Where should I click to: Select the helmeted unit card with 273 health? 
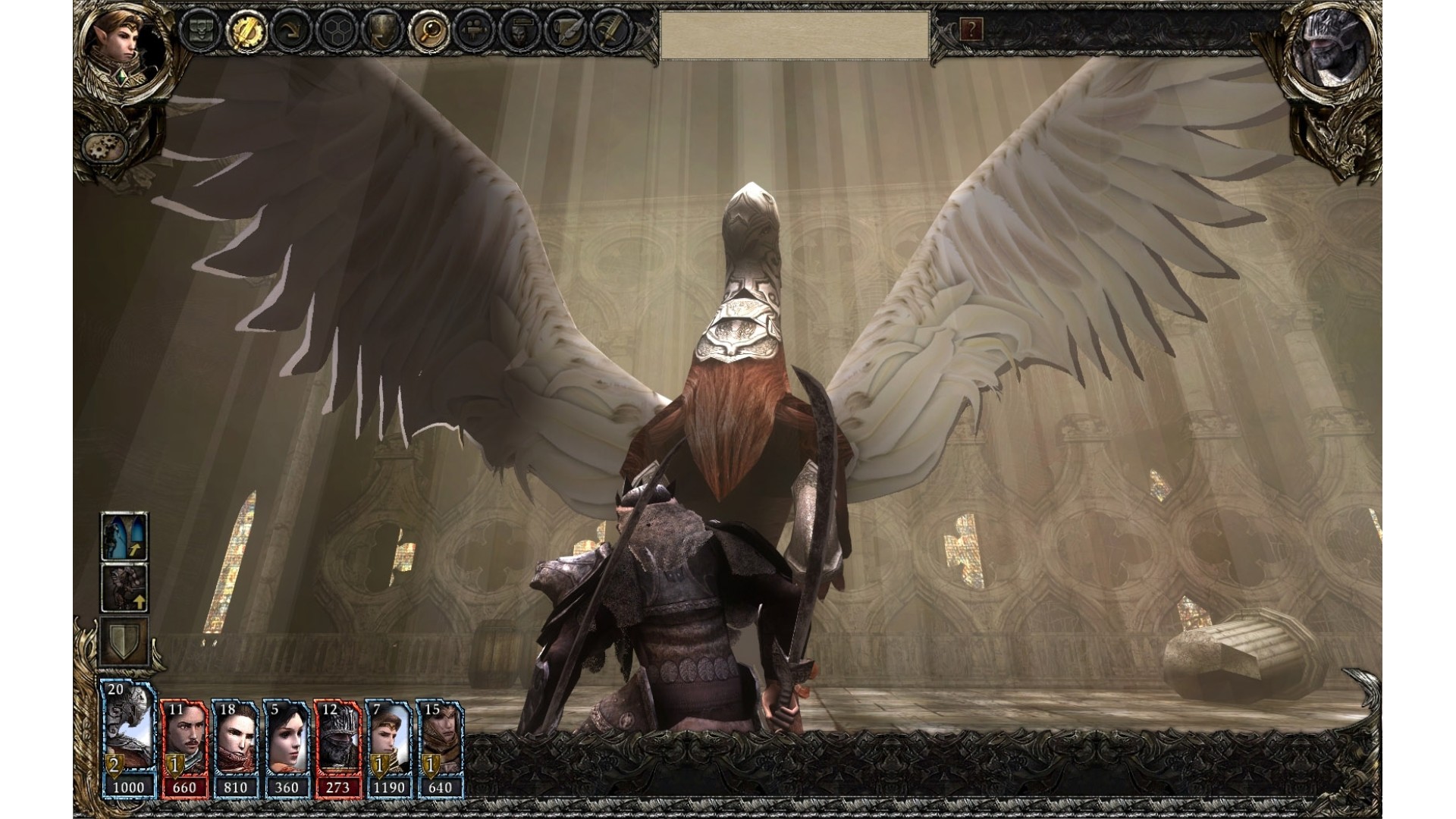tap(337, 748)
